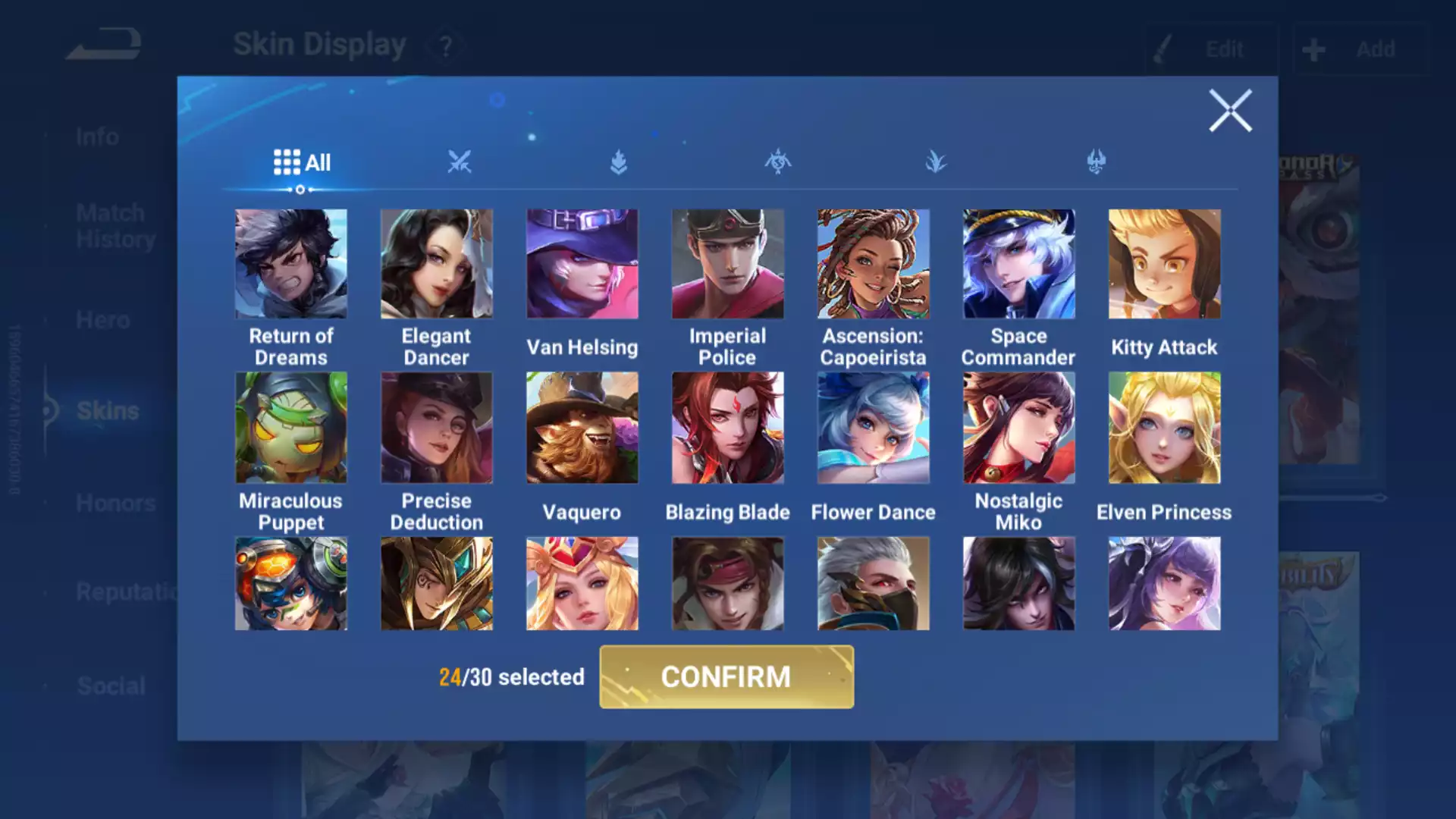Pick the Kitty Attack skin
Screen dimensions: 1456x819
pyautogui.click(x=1164, y=264)
